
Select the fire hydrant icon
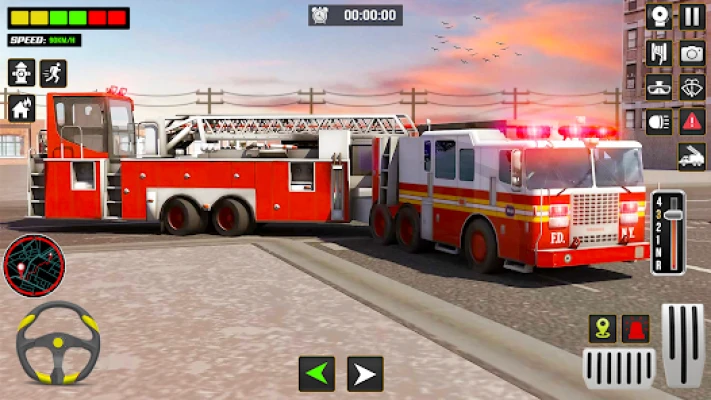tap(21, 72)
